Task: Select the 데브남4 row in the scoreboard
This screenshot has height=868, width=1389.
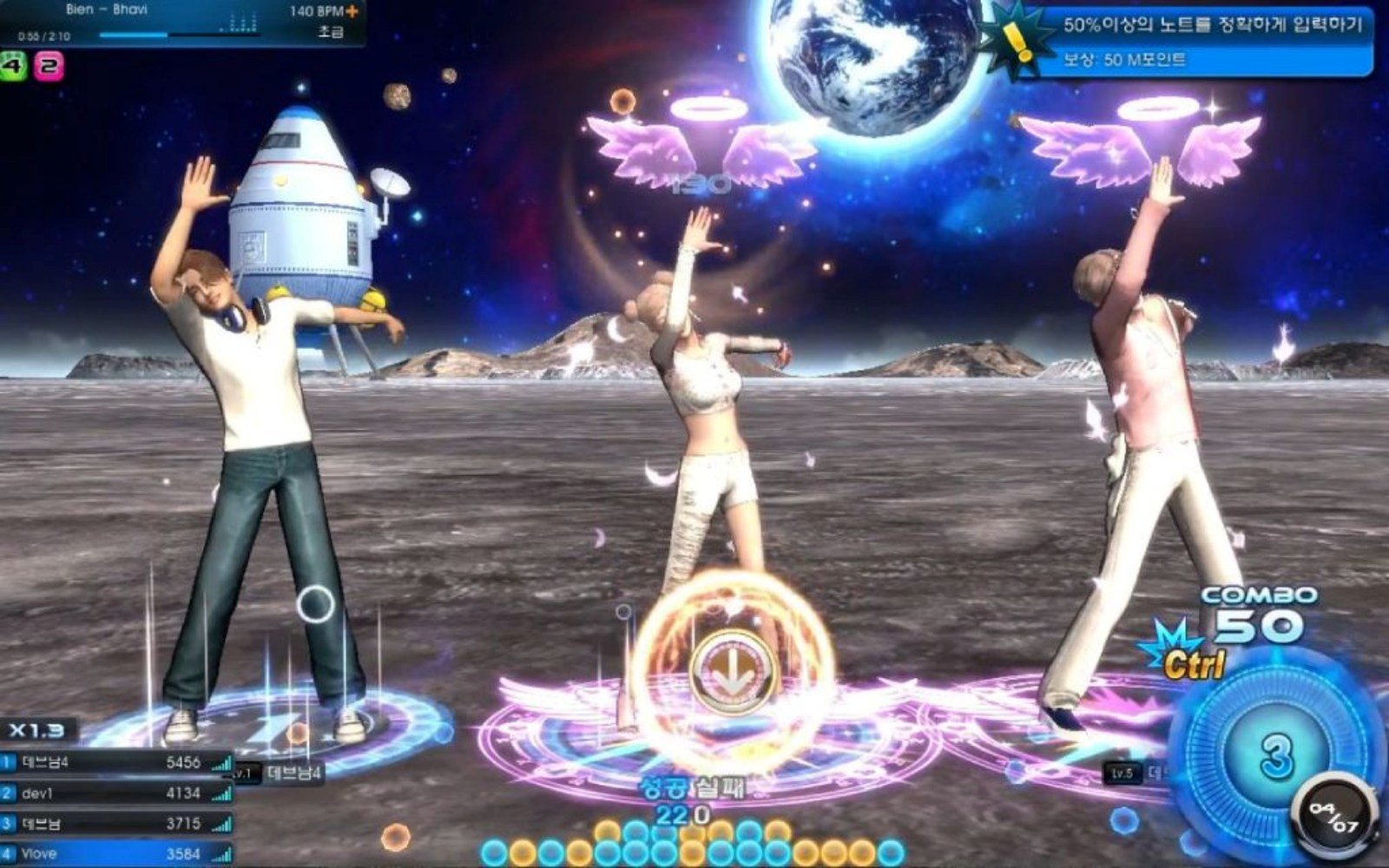Action: 116,763
